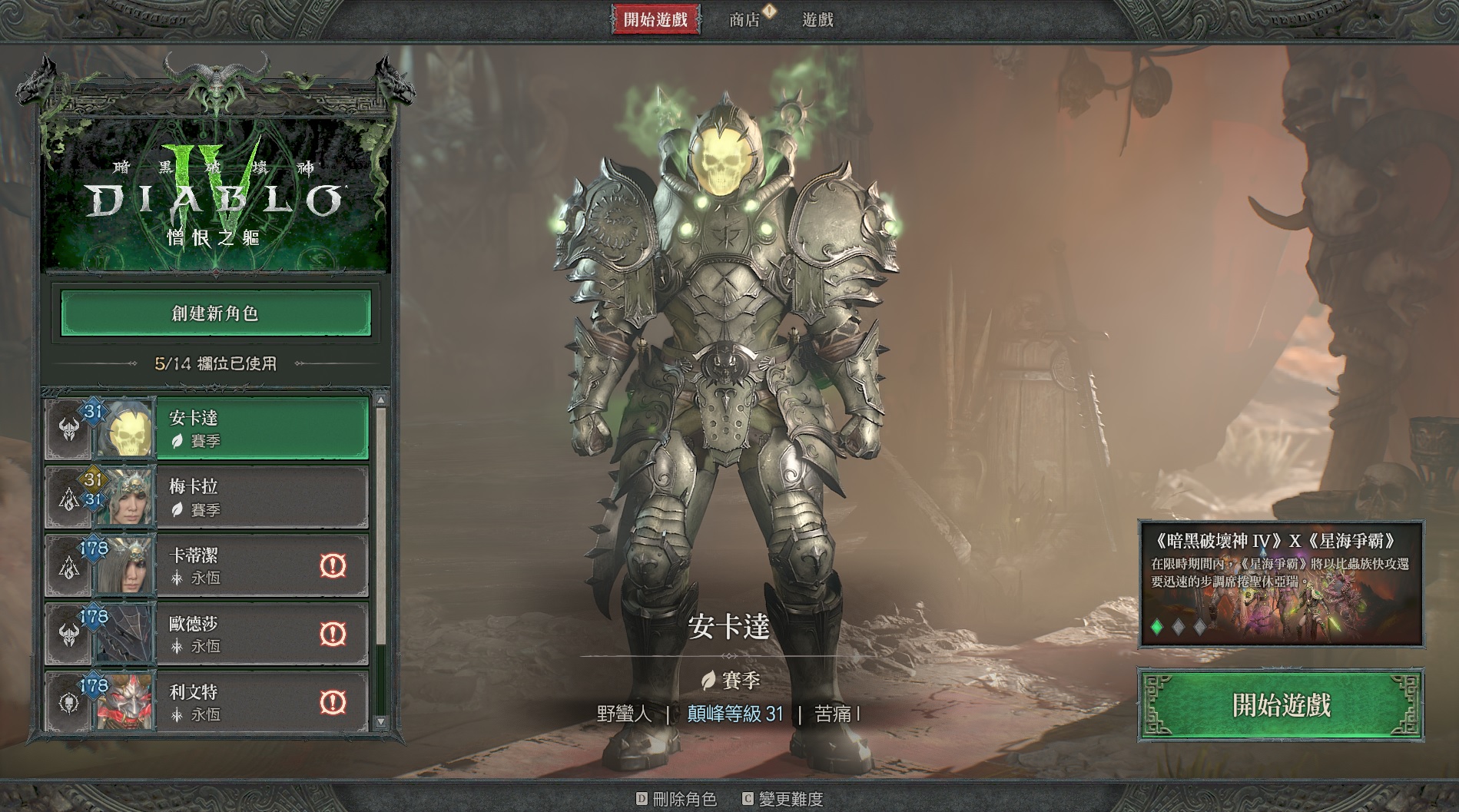Select character 利文特 in the roster

238,701
